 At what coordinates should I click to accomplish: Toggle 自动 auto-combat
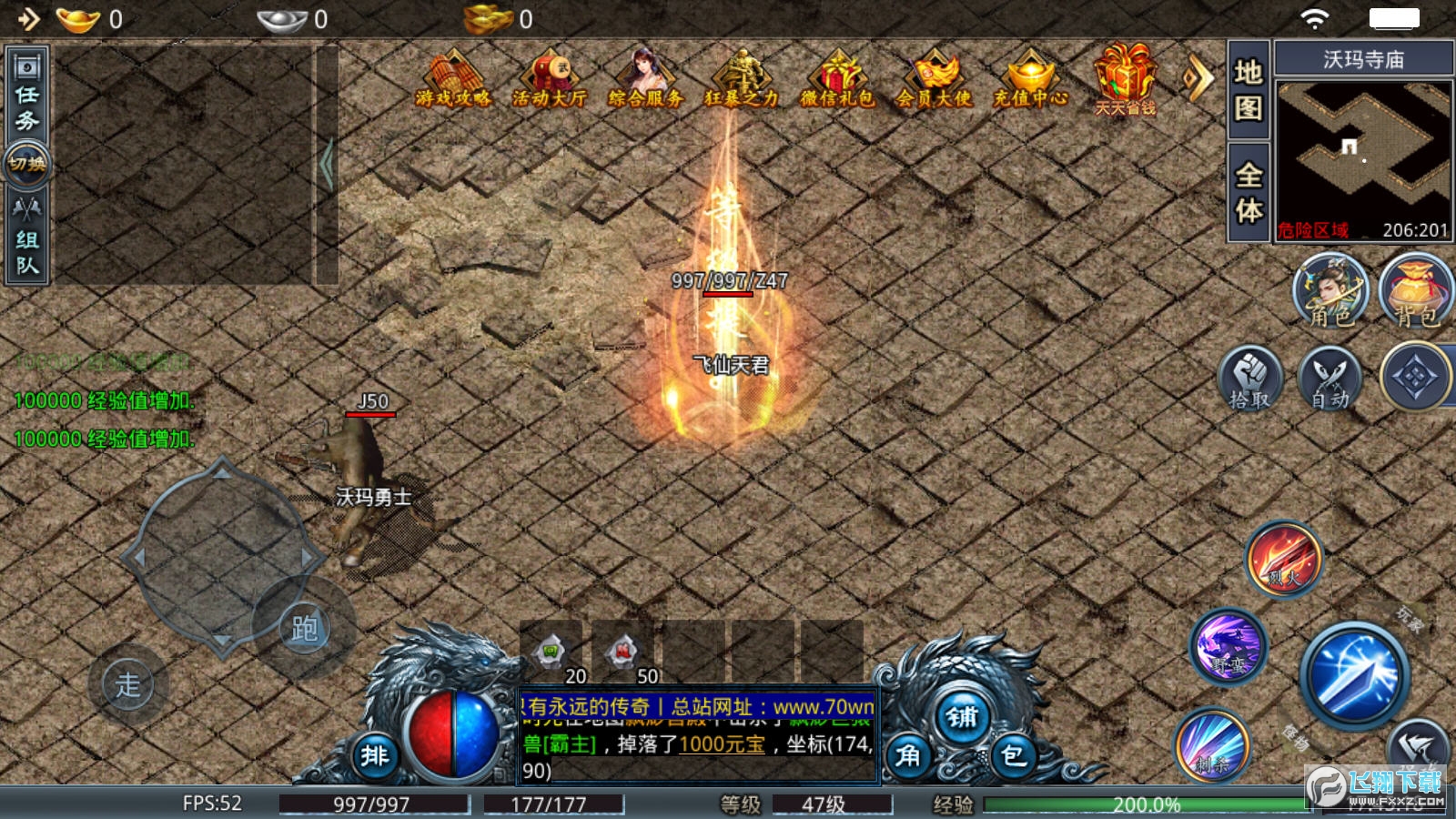coord(1330,377)
